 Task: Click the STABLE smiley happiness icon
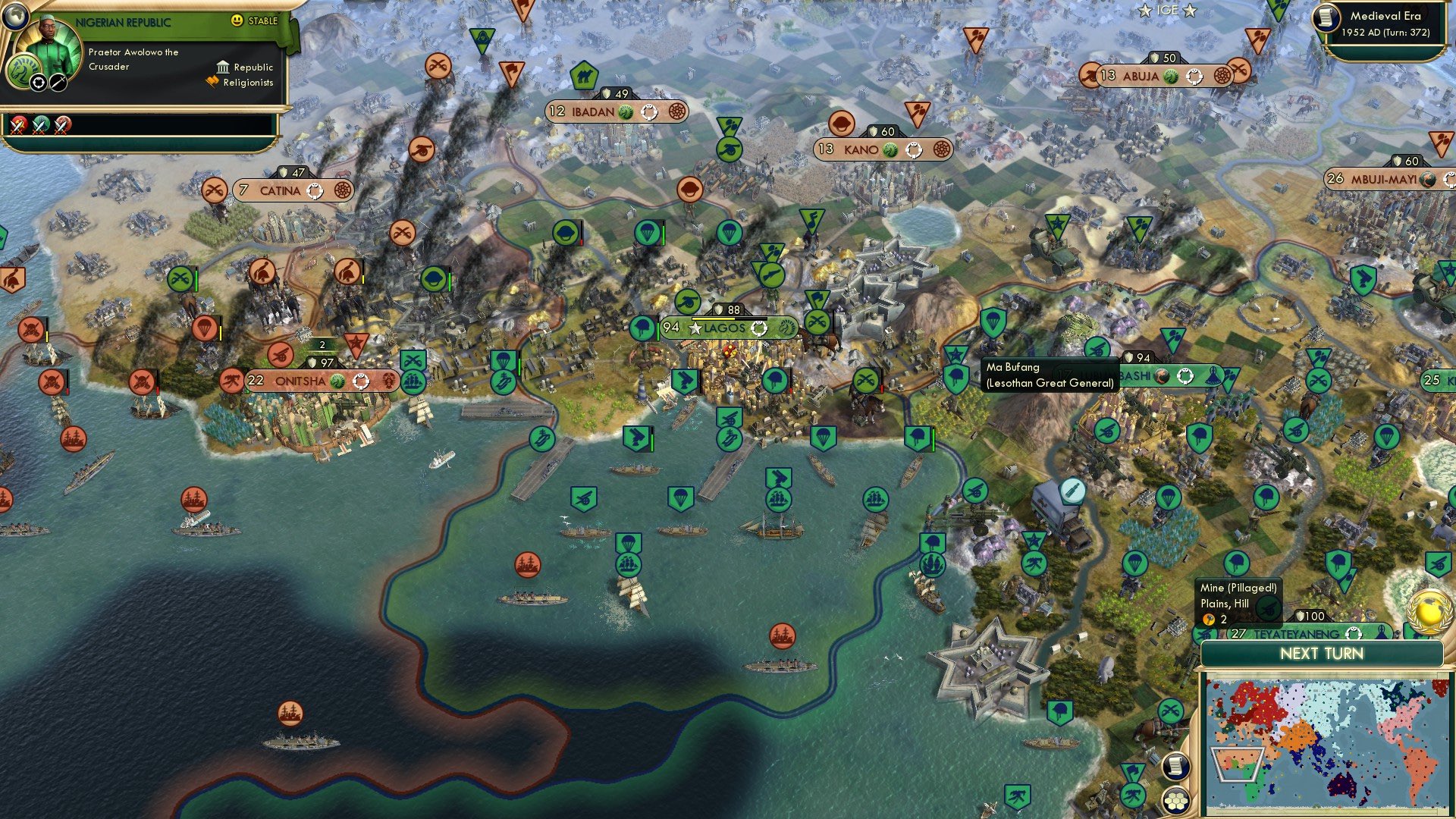(237, 20)
